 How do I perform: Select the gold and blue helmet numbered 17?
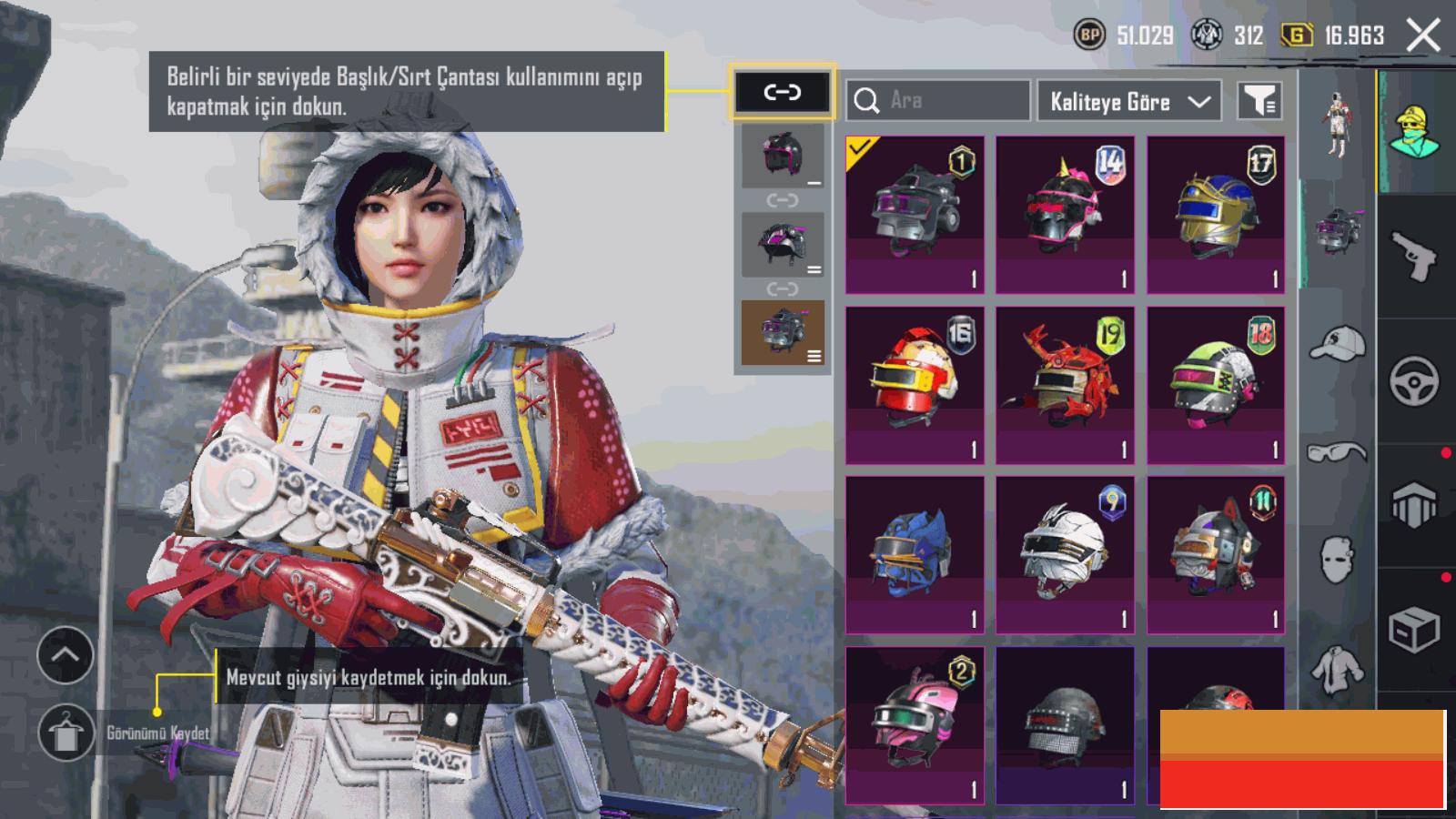pyautogui.click(x=1216, y=215)
